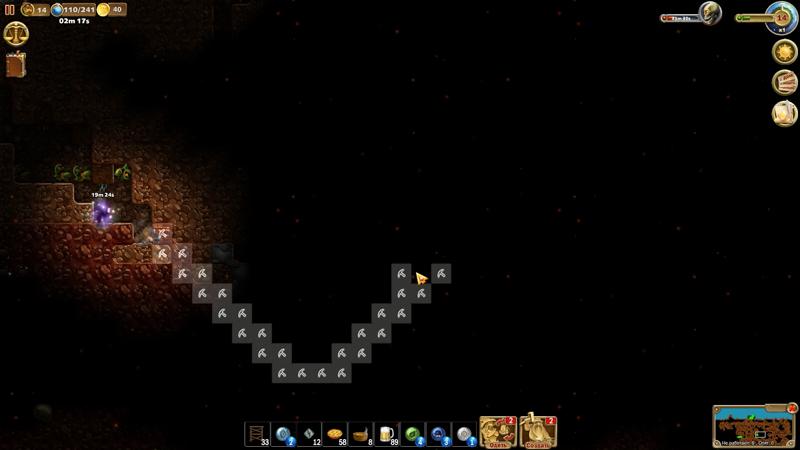Open the golden scales shop button

(16, 33)
